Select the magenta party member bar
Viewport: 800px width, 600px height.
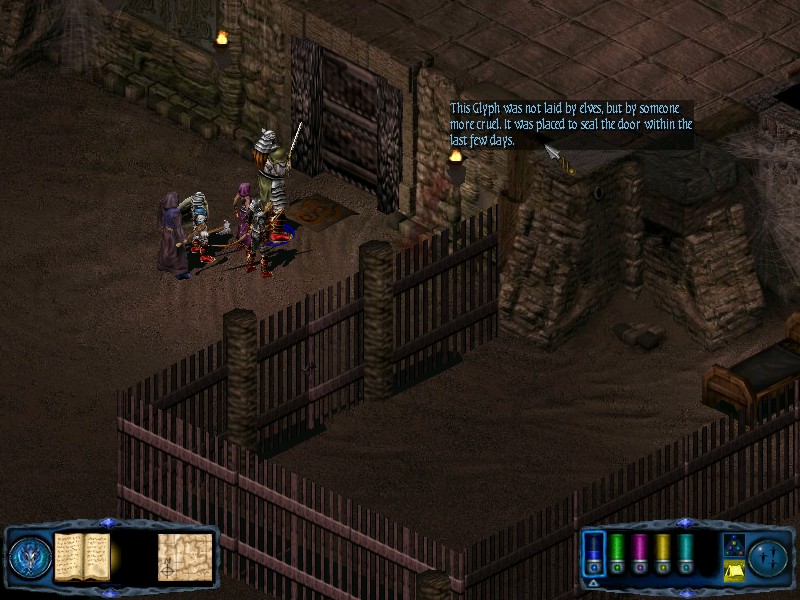[640, 553]
